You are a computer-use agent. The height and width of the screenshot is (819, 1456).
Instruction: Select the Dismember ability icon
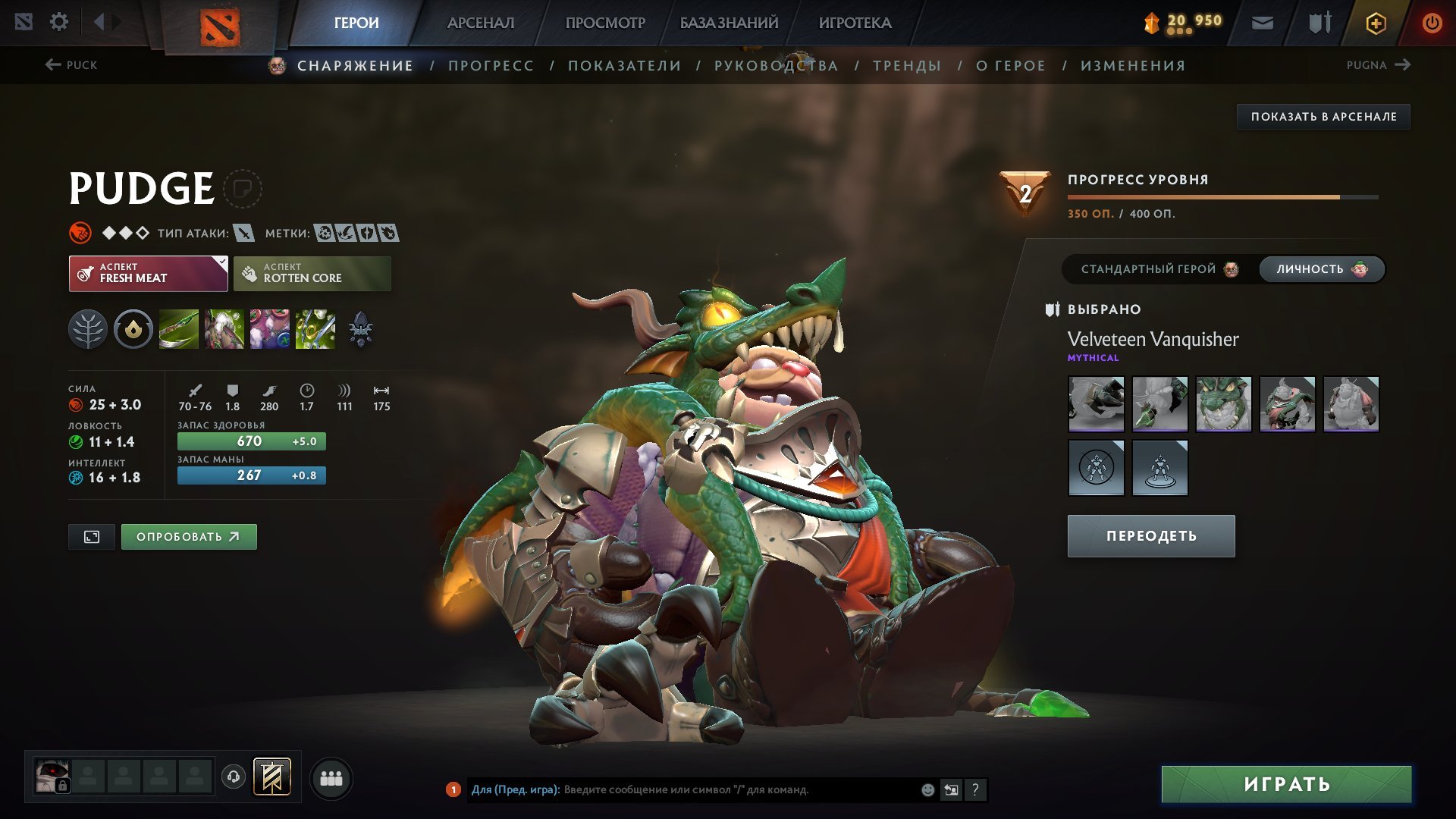315,328
